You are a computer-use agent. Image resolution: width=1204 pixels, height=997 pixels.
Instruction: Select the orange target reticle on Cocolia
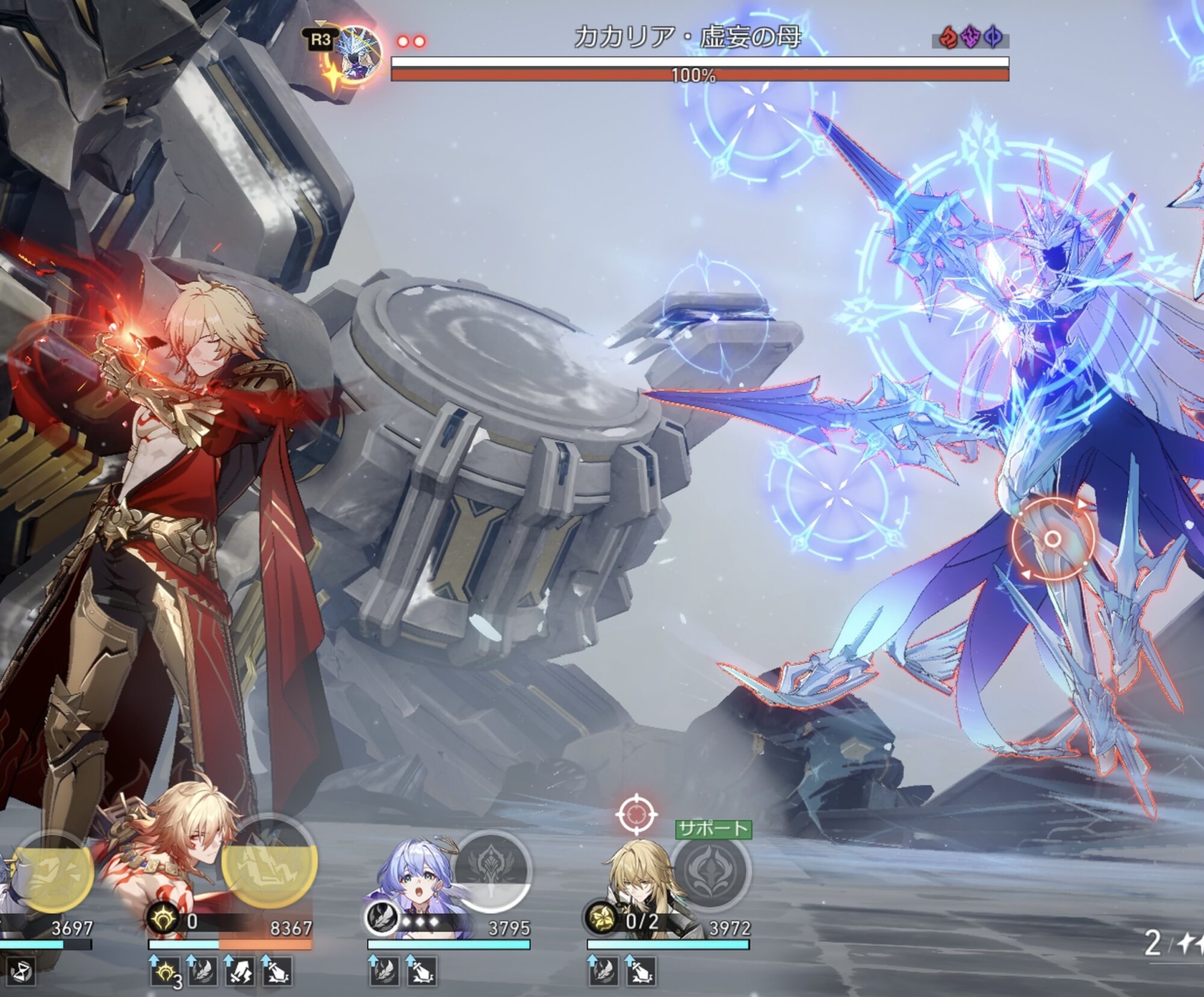1052,539
